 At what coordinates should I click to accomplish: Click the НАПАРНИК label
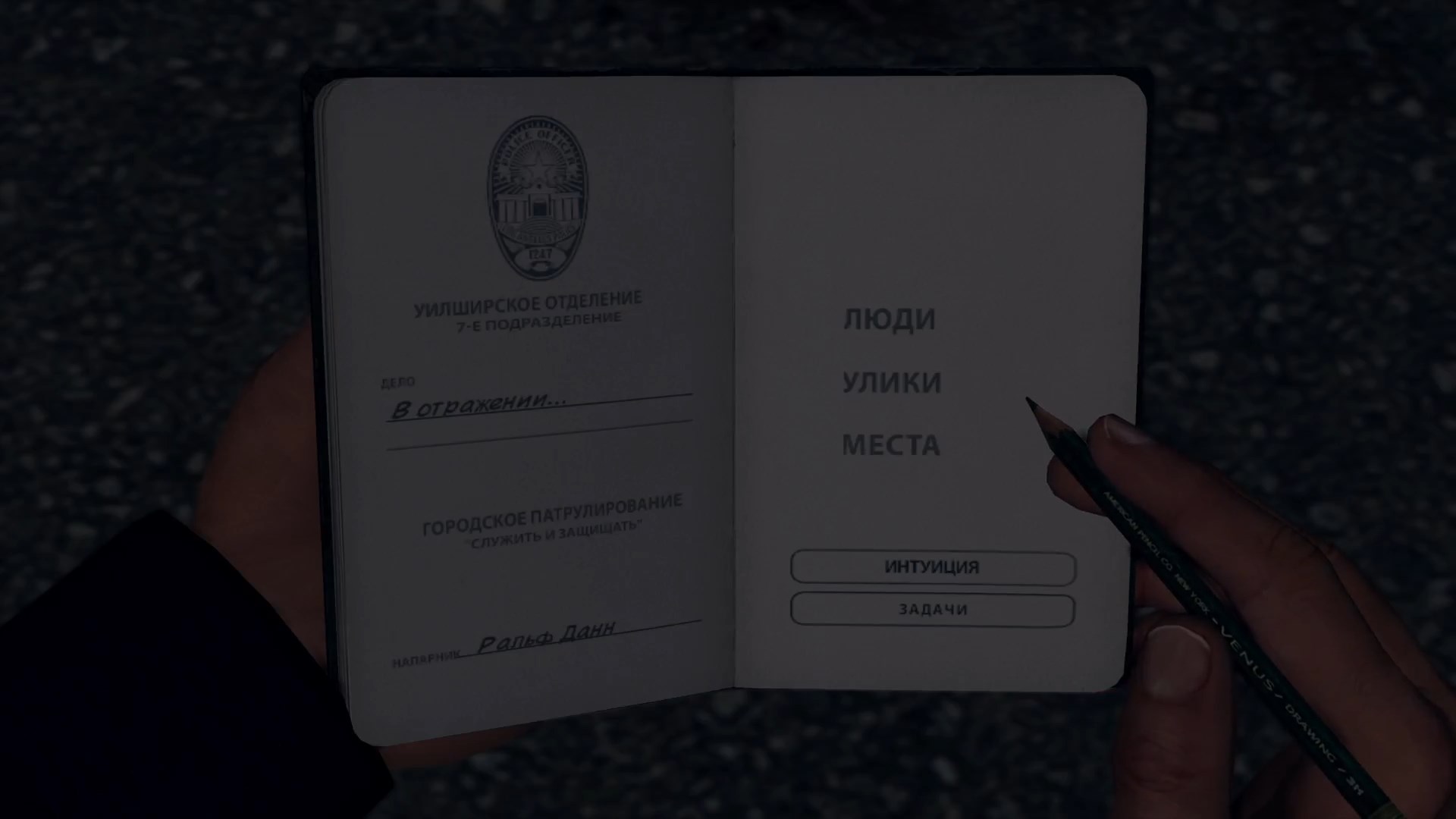click(425, 657)
